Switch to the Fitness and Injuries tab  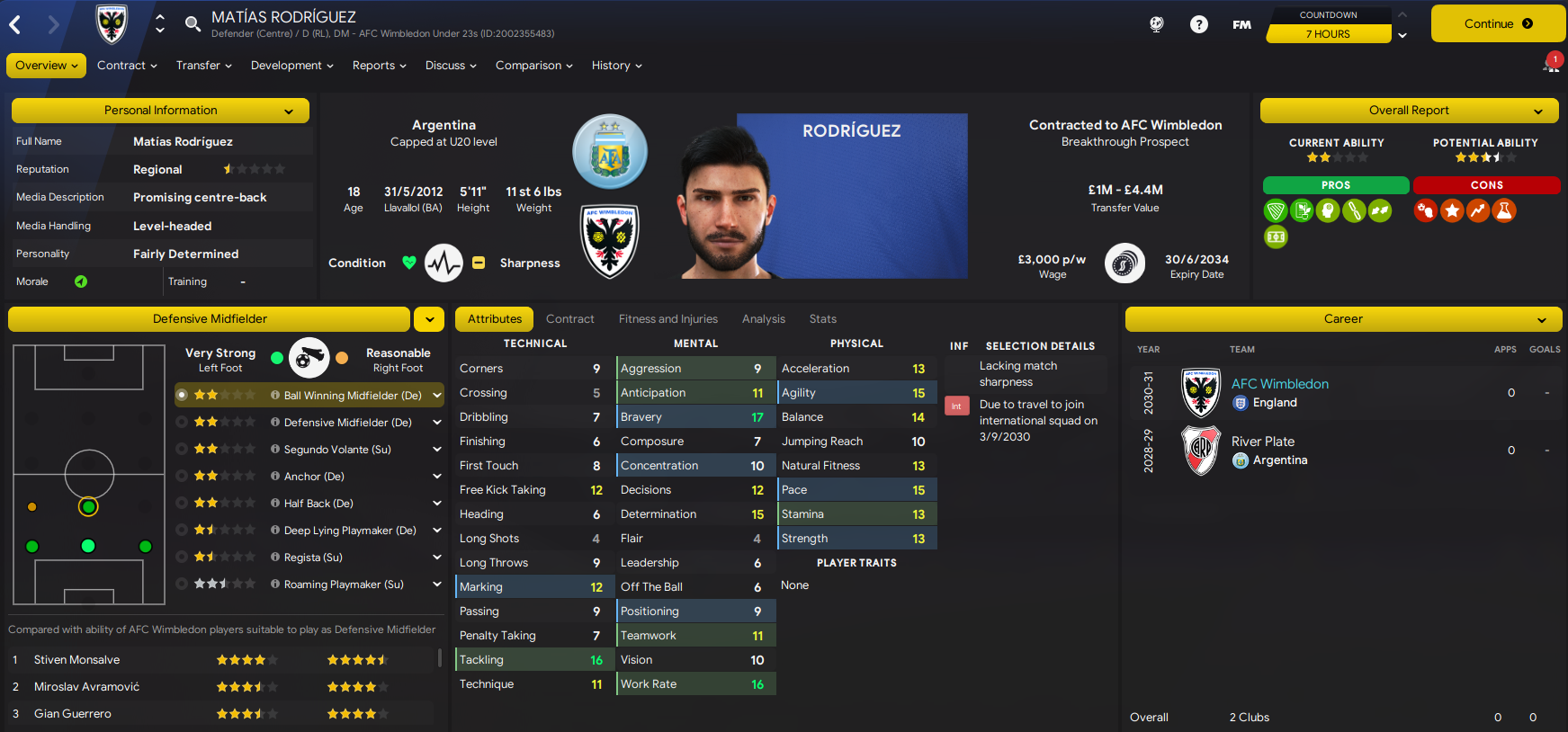click(x=668, y=319)
